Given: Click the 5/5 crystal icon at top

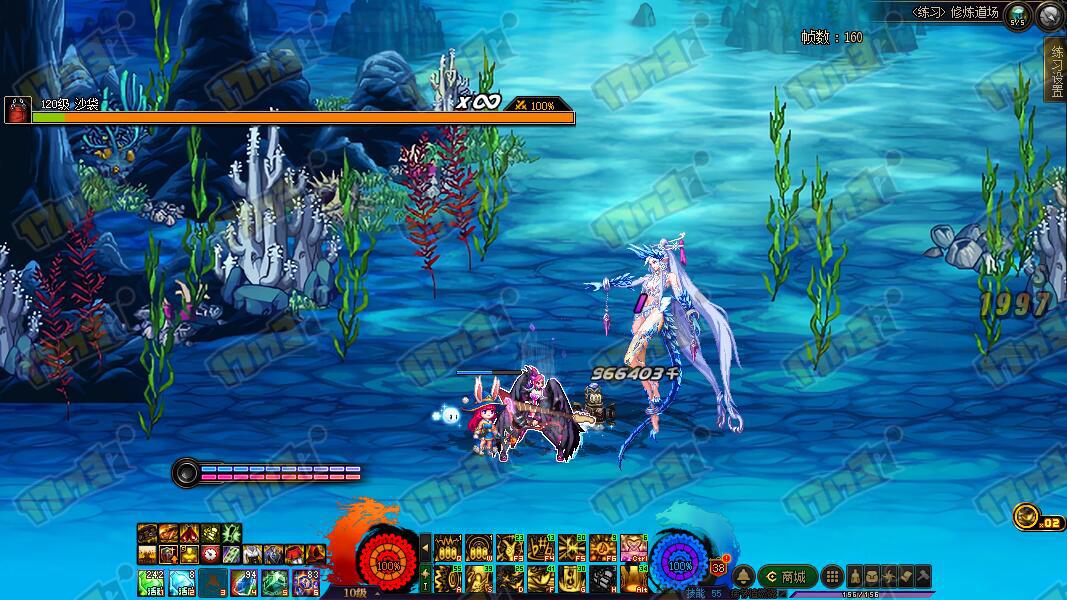Looking at the screenshot, I should pyautogui.click(x=1017, y=16).
